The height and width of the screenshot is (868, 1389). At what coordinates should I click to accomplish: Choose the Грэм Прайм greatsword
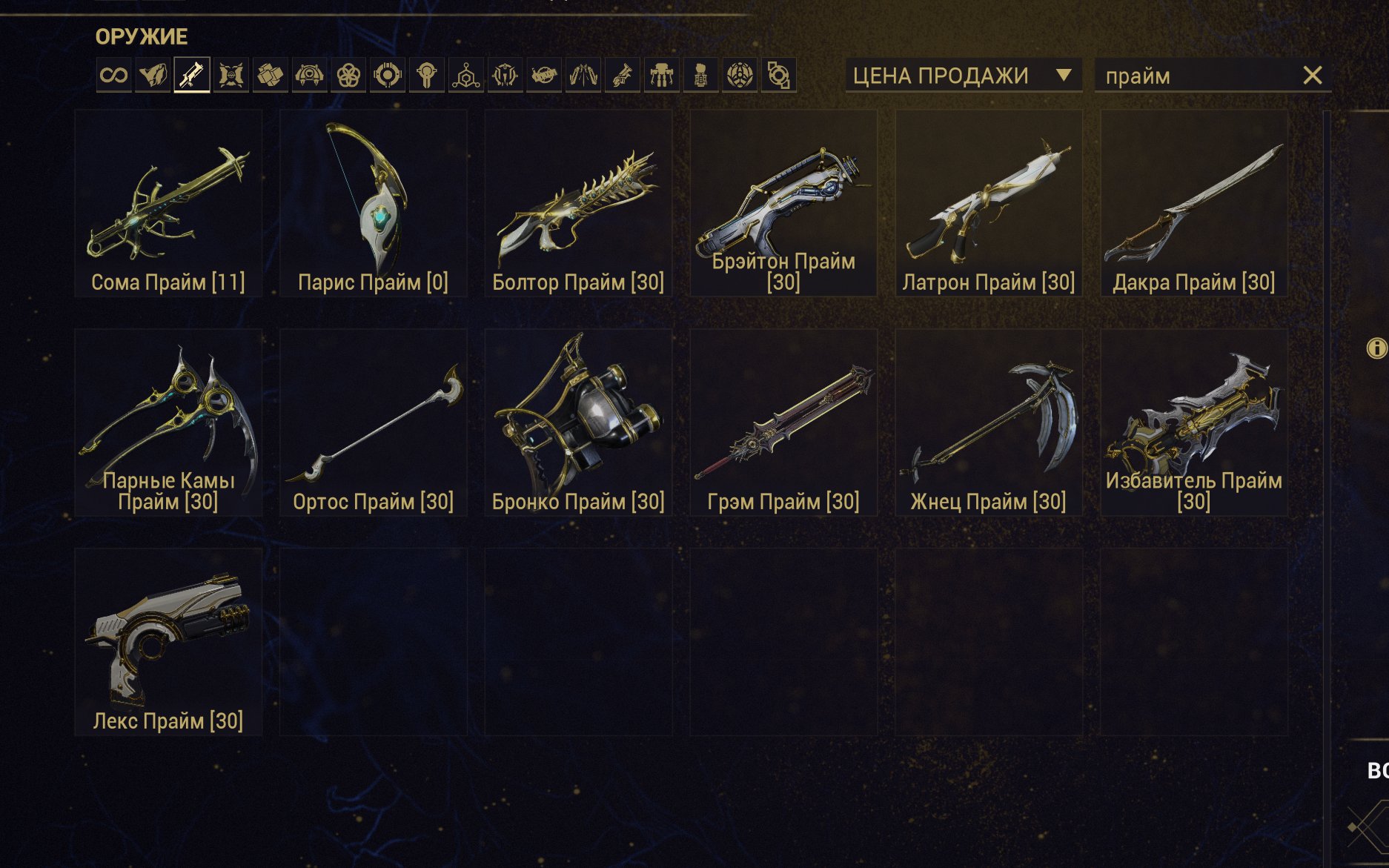coord(783,423)
